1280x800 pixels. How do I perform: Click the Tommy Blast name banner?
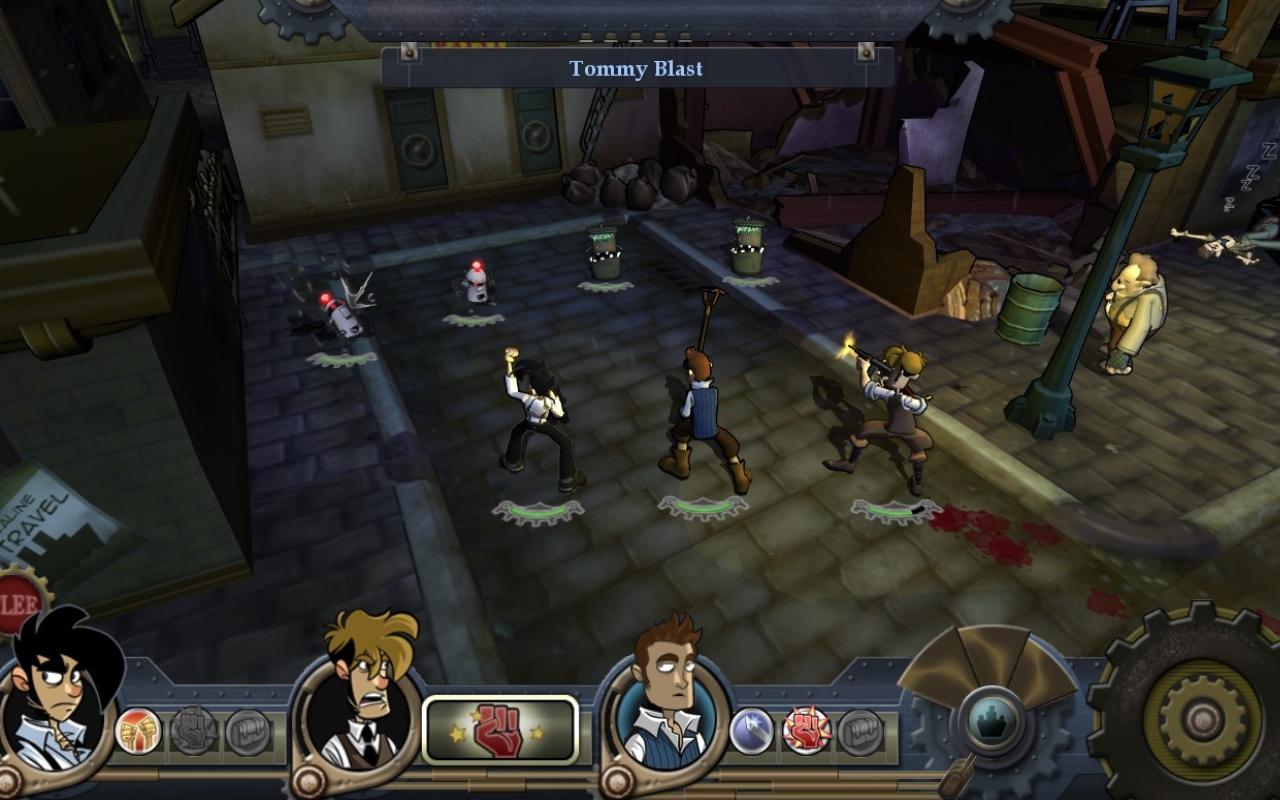coord(637,68)
